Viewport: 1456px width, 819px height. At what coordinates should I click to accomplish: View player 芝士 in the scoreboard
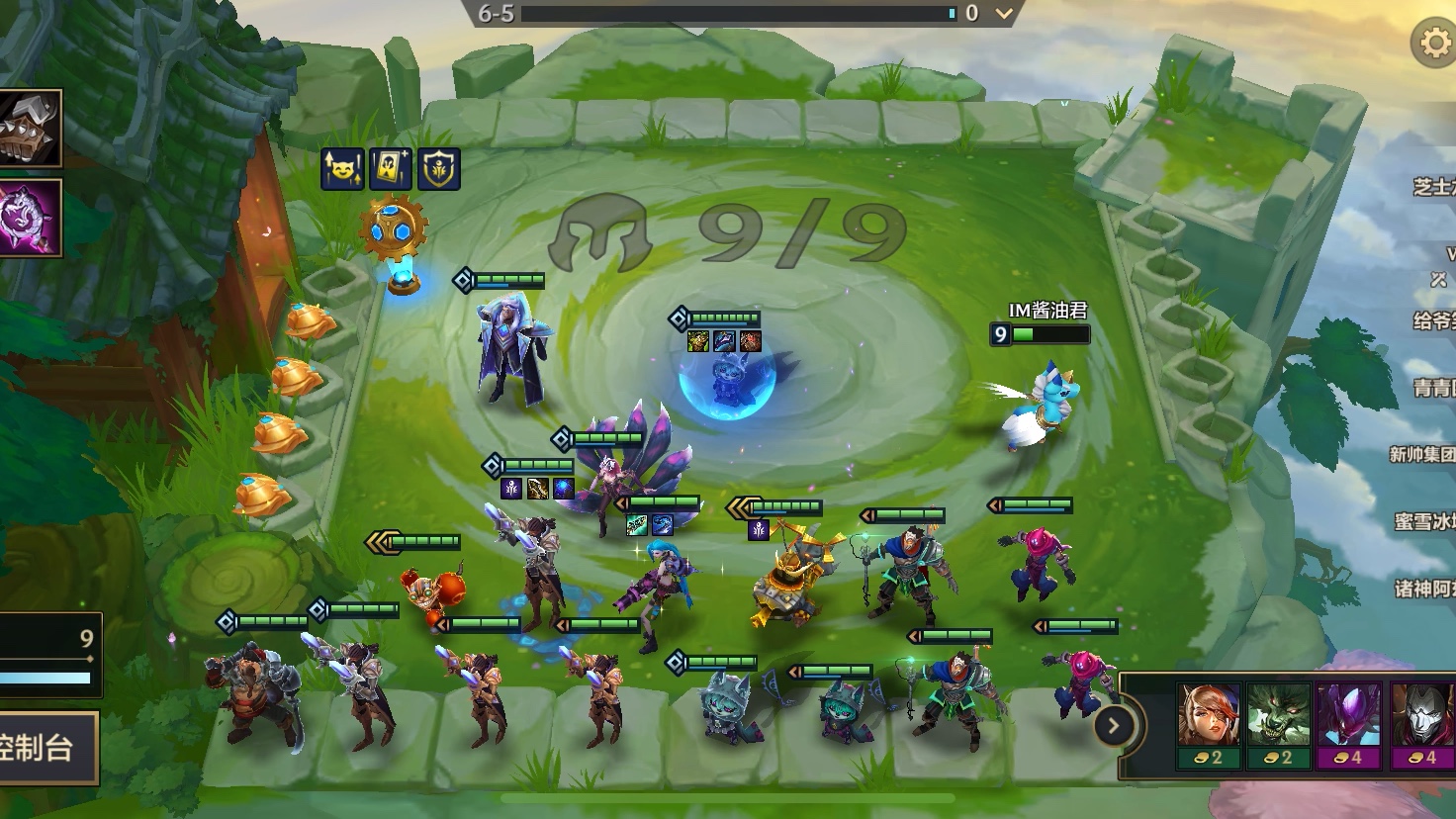click(1432, 186)
